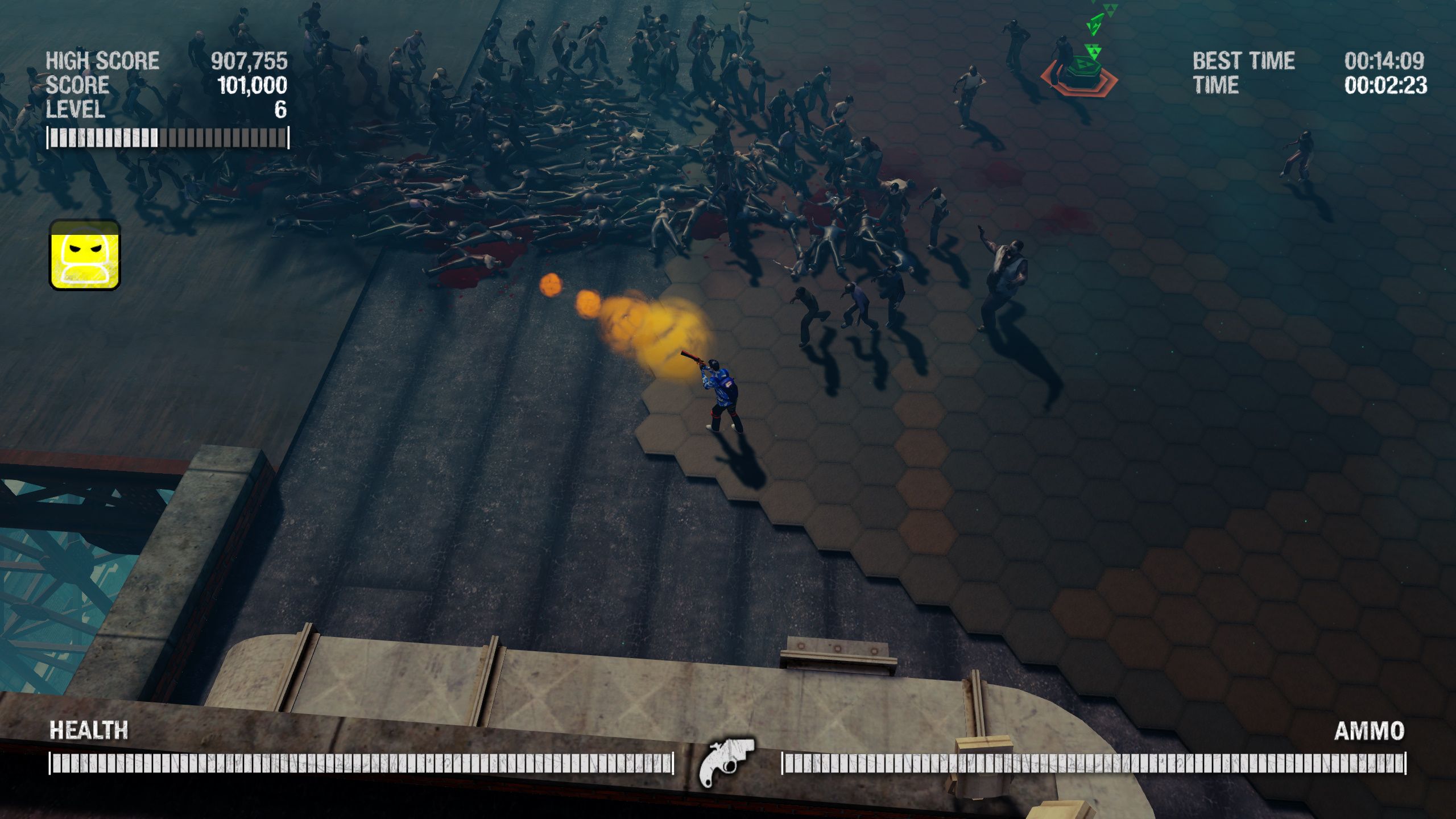The height and width of the screenshot is (819, 1456).
Task: Expand the BEST TIME panel
Action: click(x=1243, y=61)
